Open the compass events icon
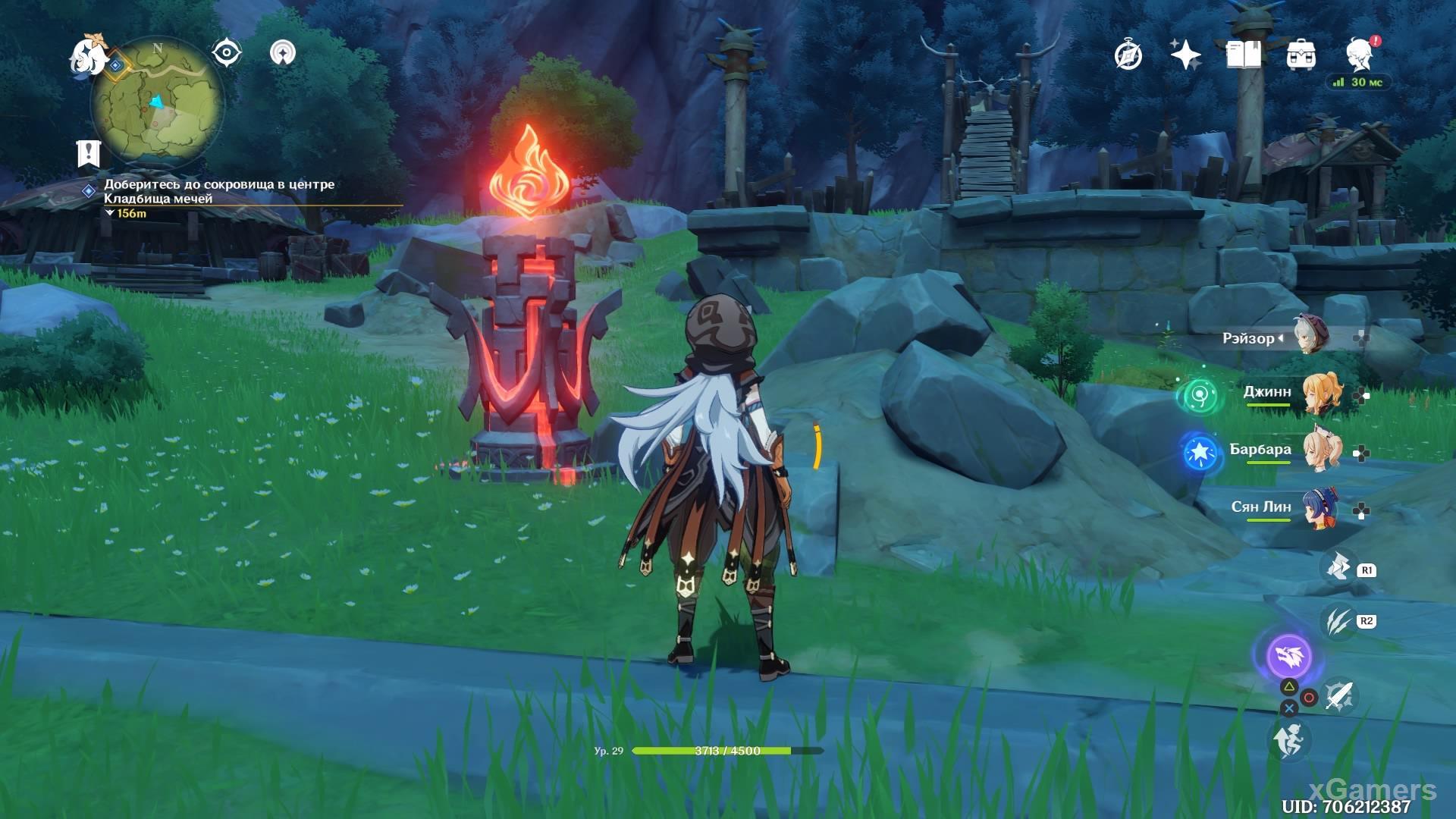Image resolution: width=1456 pixels, height=819 pixels. [1128, 55]
